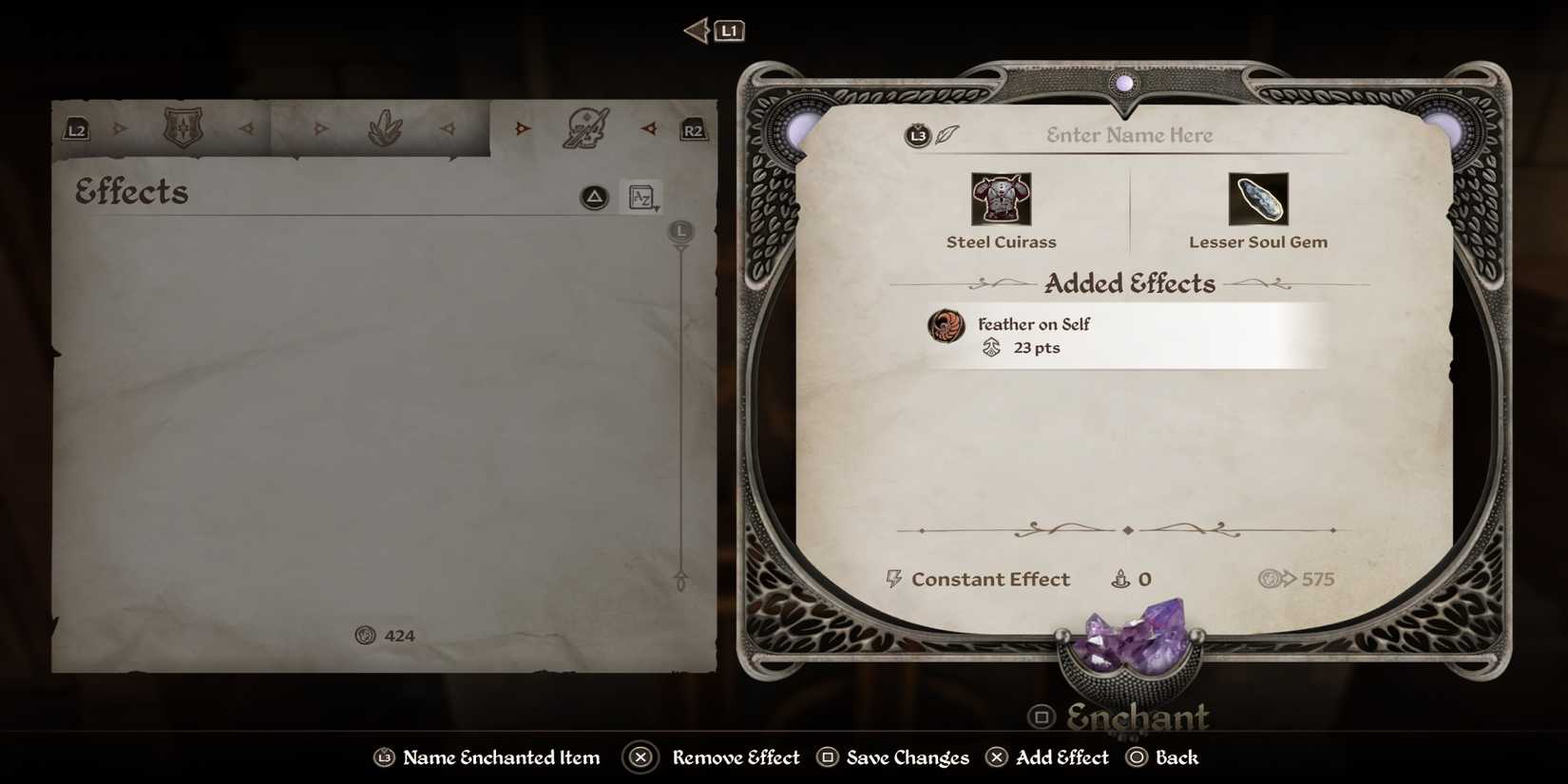The width and height of the screenshot is (1568, 784).
Task: Click the Steel Cuirass armor icon
Action: pos(1001,197)
